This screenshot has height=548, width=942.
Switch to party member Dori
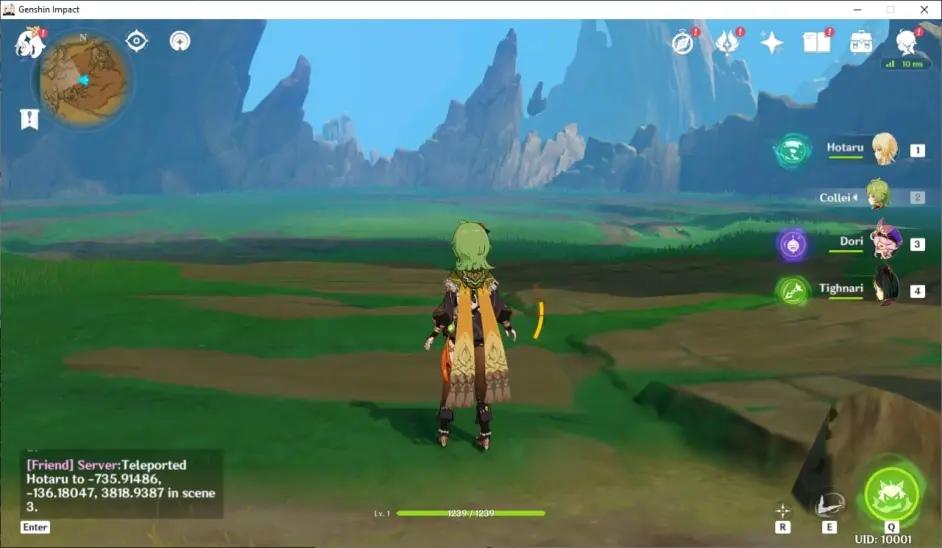click(884, 242)
